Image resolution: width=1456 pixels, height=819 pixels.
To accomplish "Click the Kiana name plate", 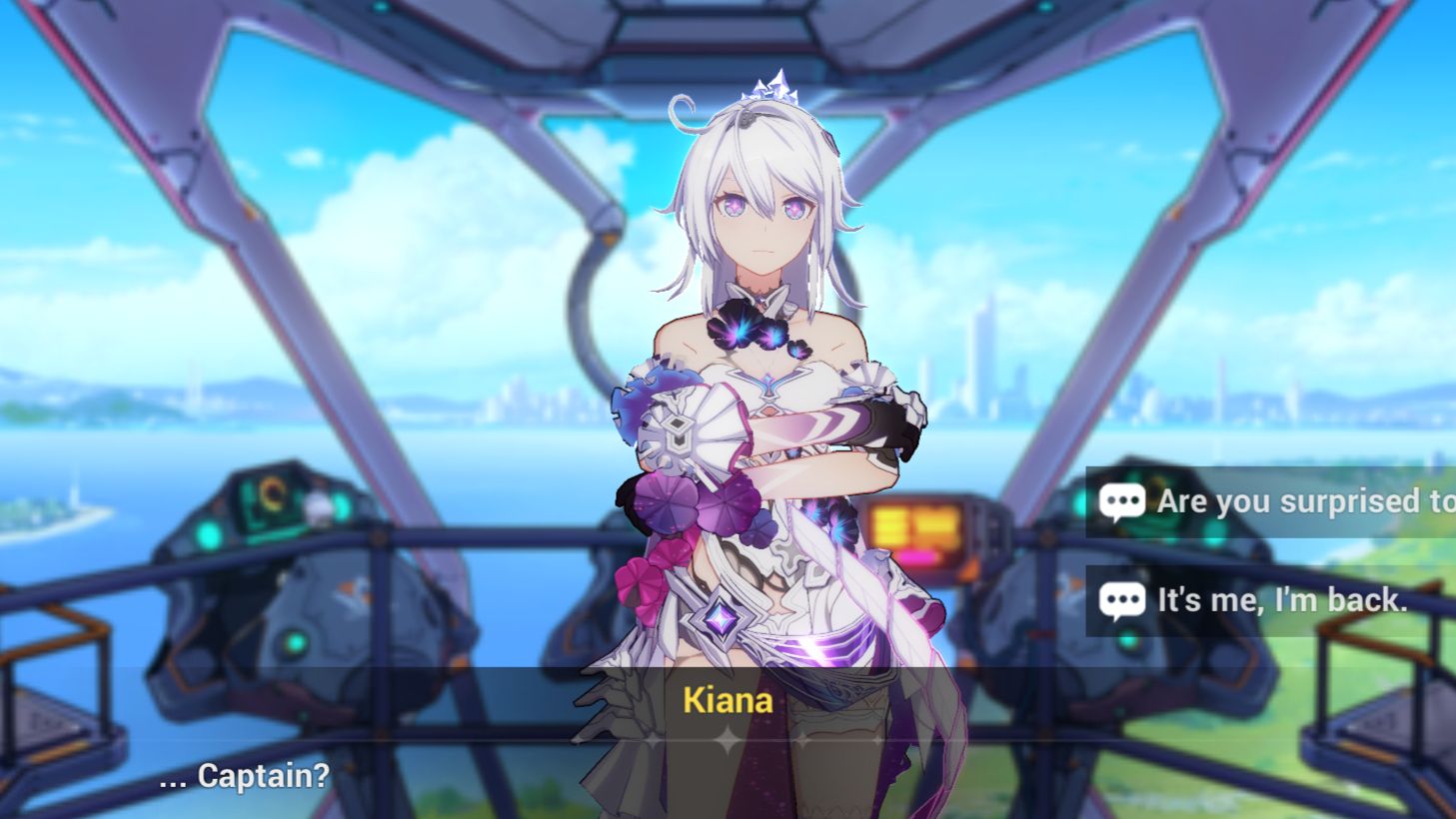I will 728,701.
